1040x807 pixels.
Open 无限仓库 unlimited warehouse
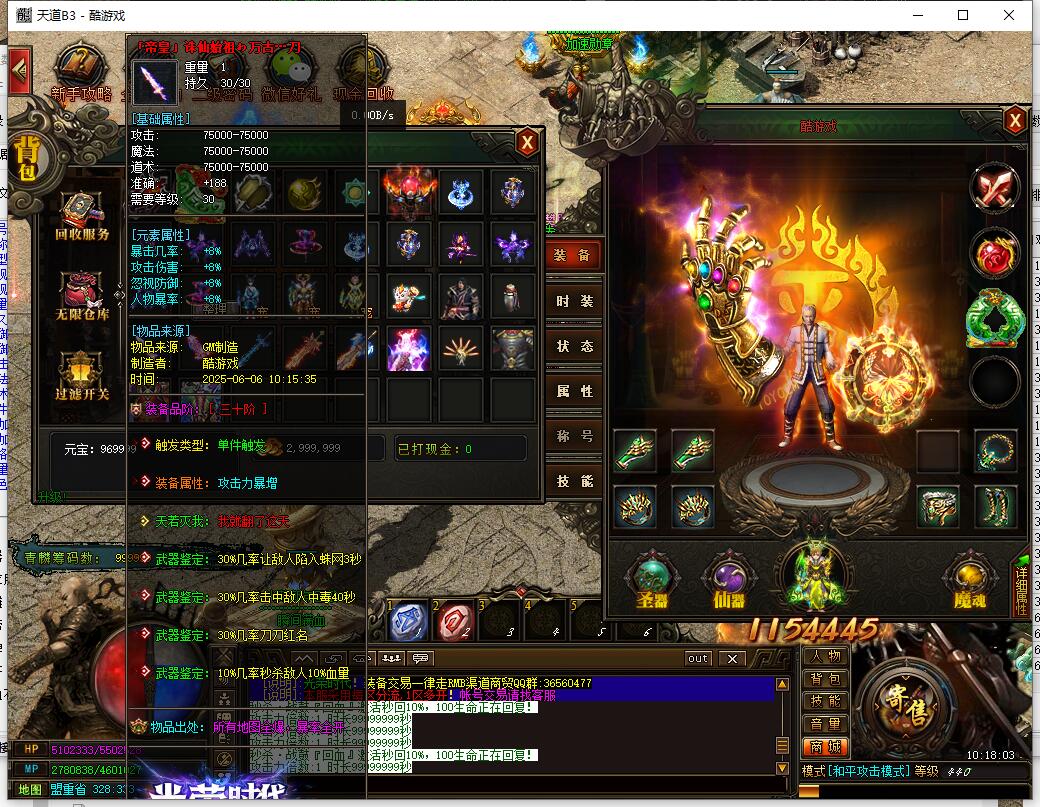click(82, 297)
